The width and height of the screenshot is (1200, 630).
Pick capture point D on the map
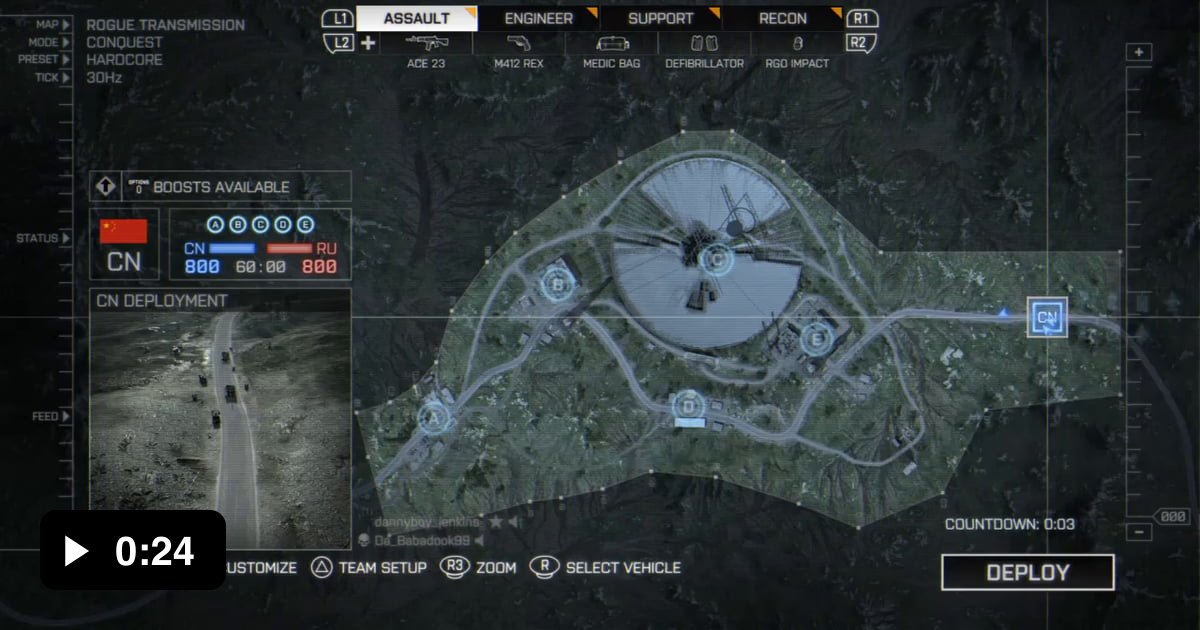click(688, 406)
